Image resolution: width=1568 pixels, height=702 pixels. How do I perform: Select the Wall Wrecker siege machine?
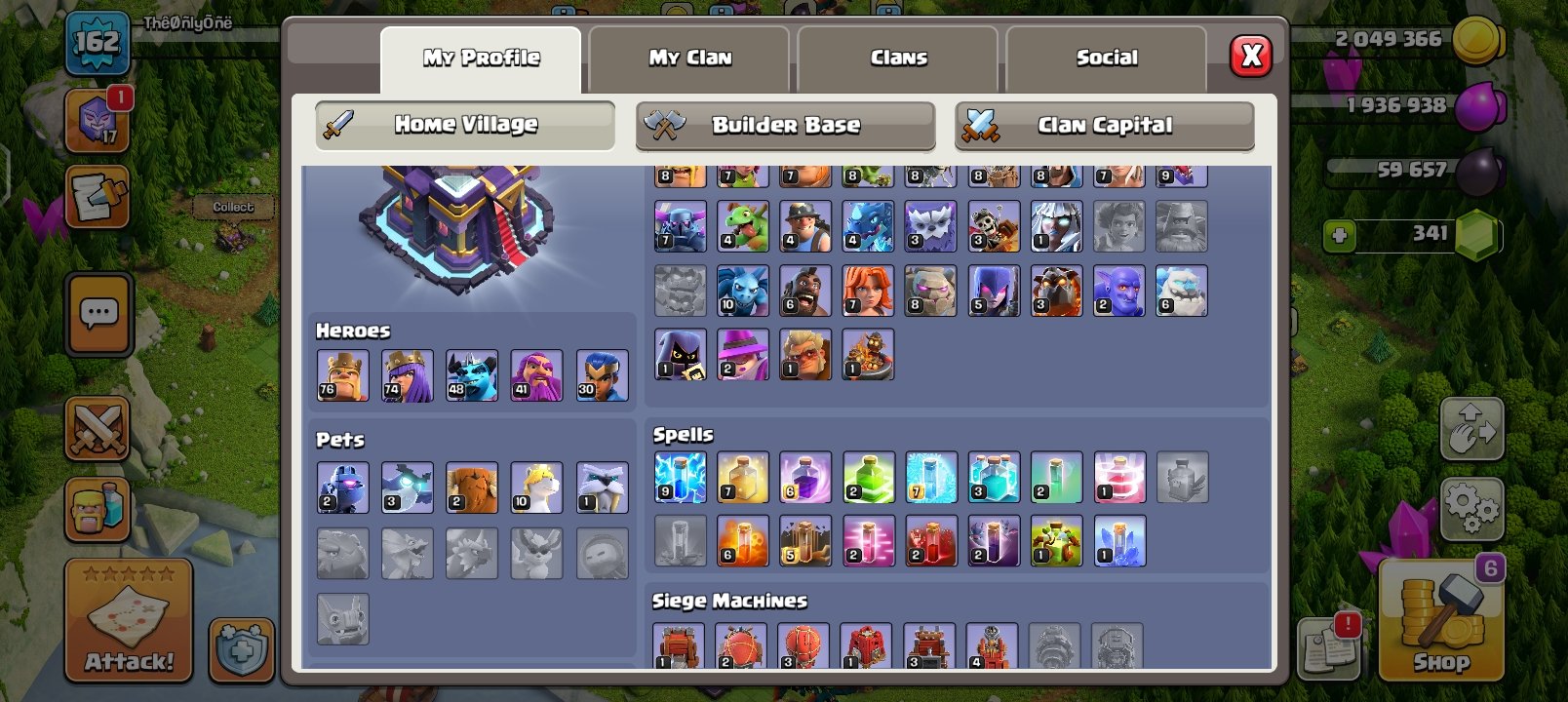pos(680,643)
